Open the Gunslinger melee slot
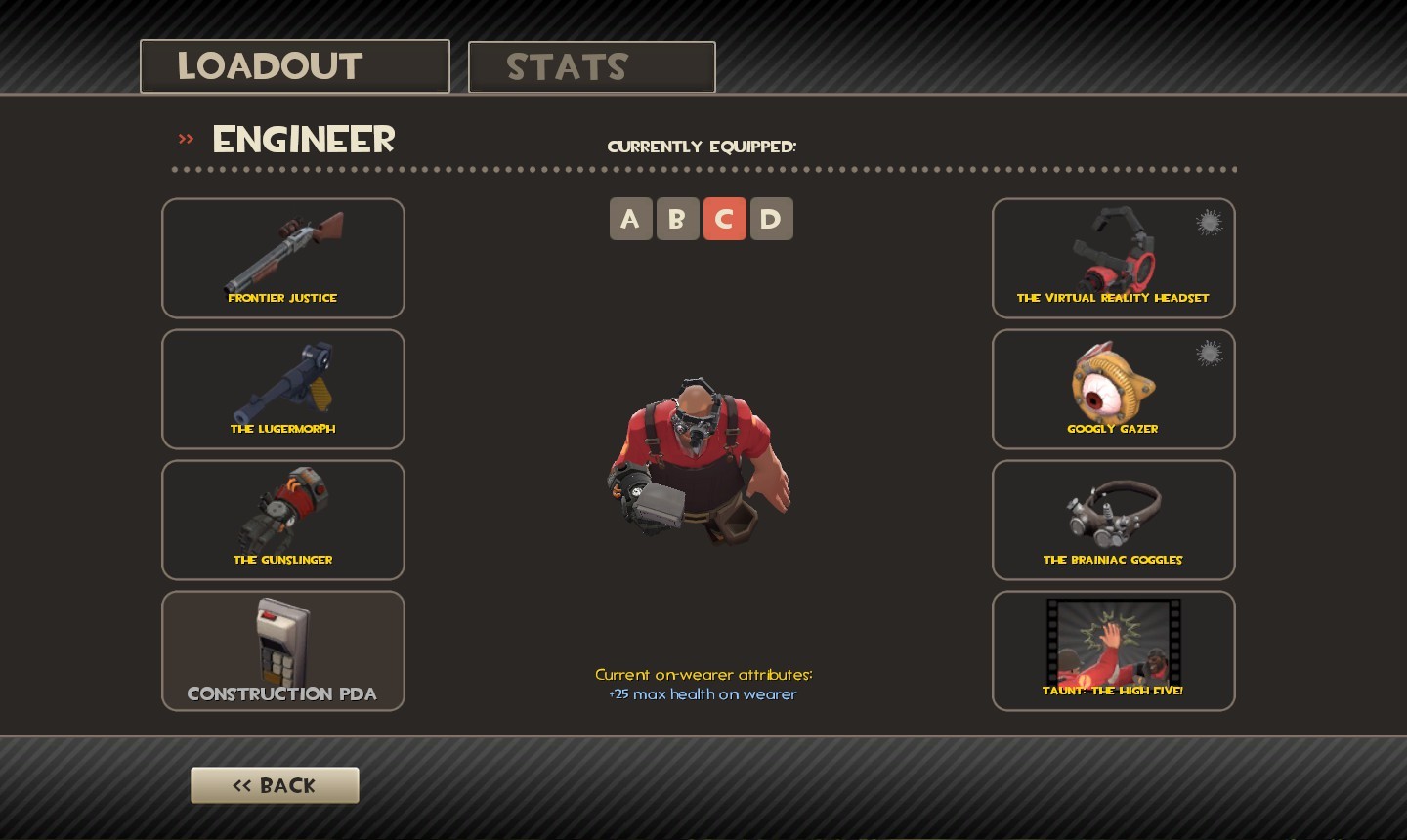The height and width of the screenshot is (840, 1407). click(x=282, y=520)
